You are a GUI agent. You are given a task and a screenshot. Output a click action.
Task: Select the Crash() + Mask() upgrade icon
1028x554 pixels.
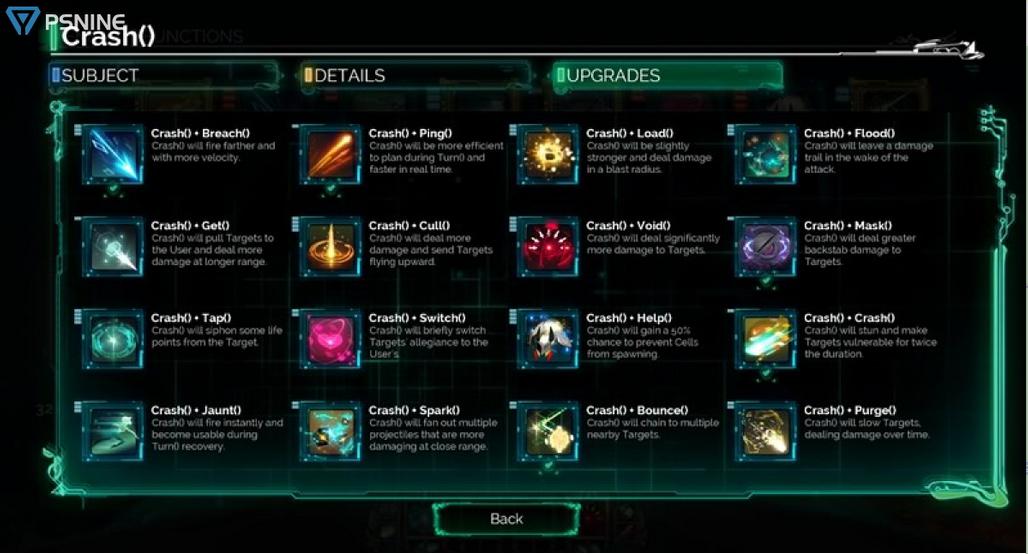click(x=766, y=246)
